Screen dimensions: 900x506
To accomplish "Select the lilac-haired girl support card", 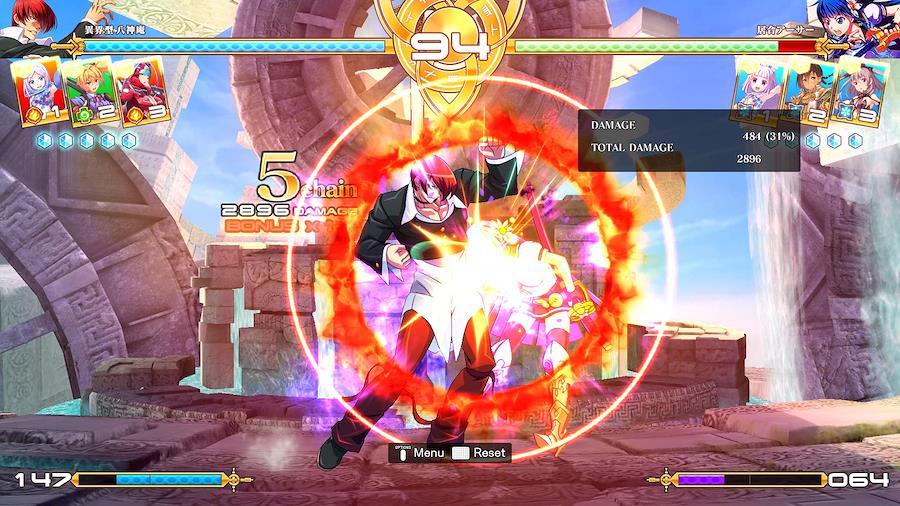I will coord(759,91).
